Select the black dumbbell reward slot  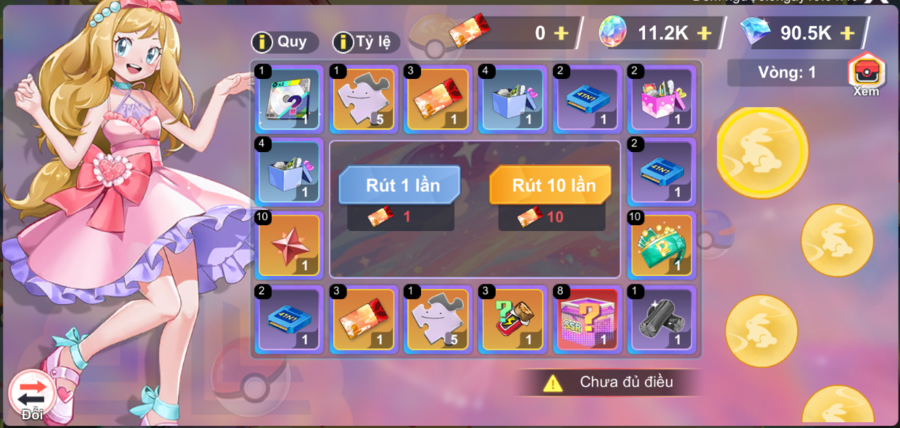tap(660, 319)
